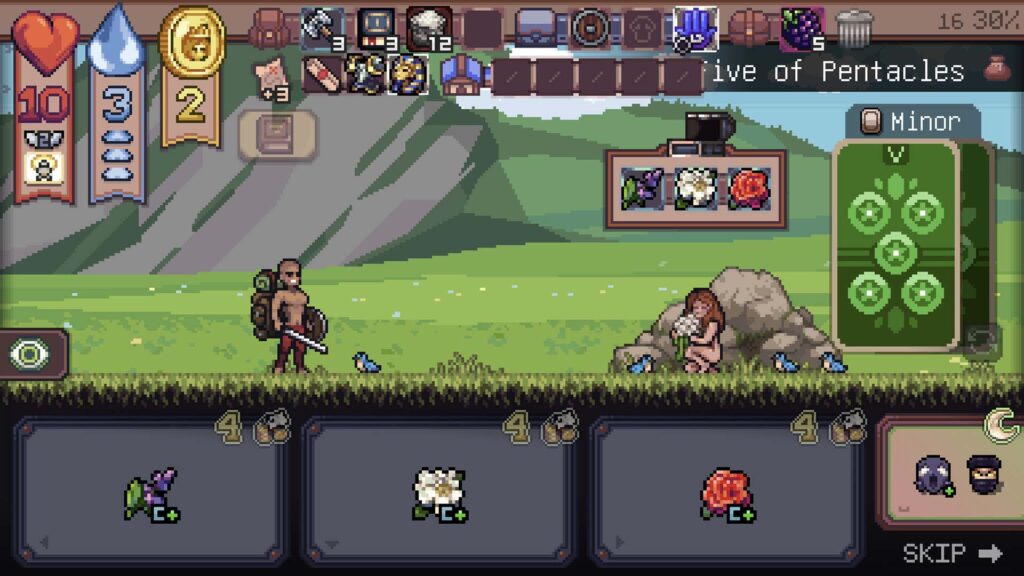Screen dimensions: 1024x576
Task: Choose the red rose reward card
Action: [x=727, y=492]
